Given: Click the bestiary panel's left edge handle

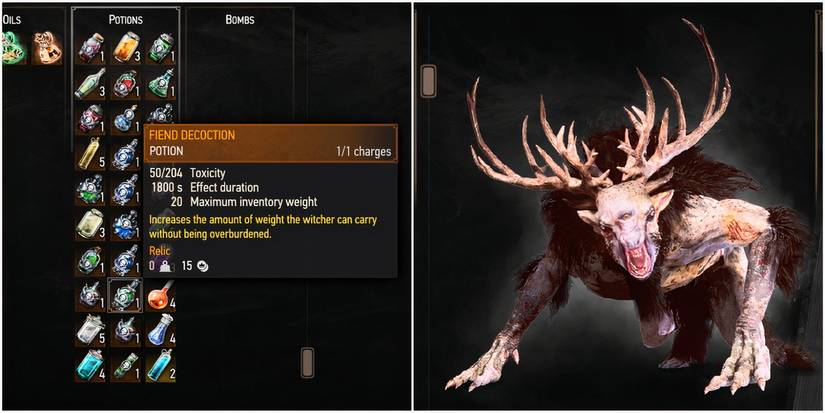Looking at the screenshot, I should (x=430, y=79).
